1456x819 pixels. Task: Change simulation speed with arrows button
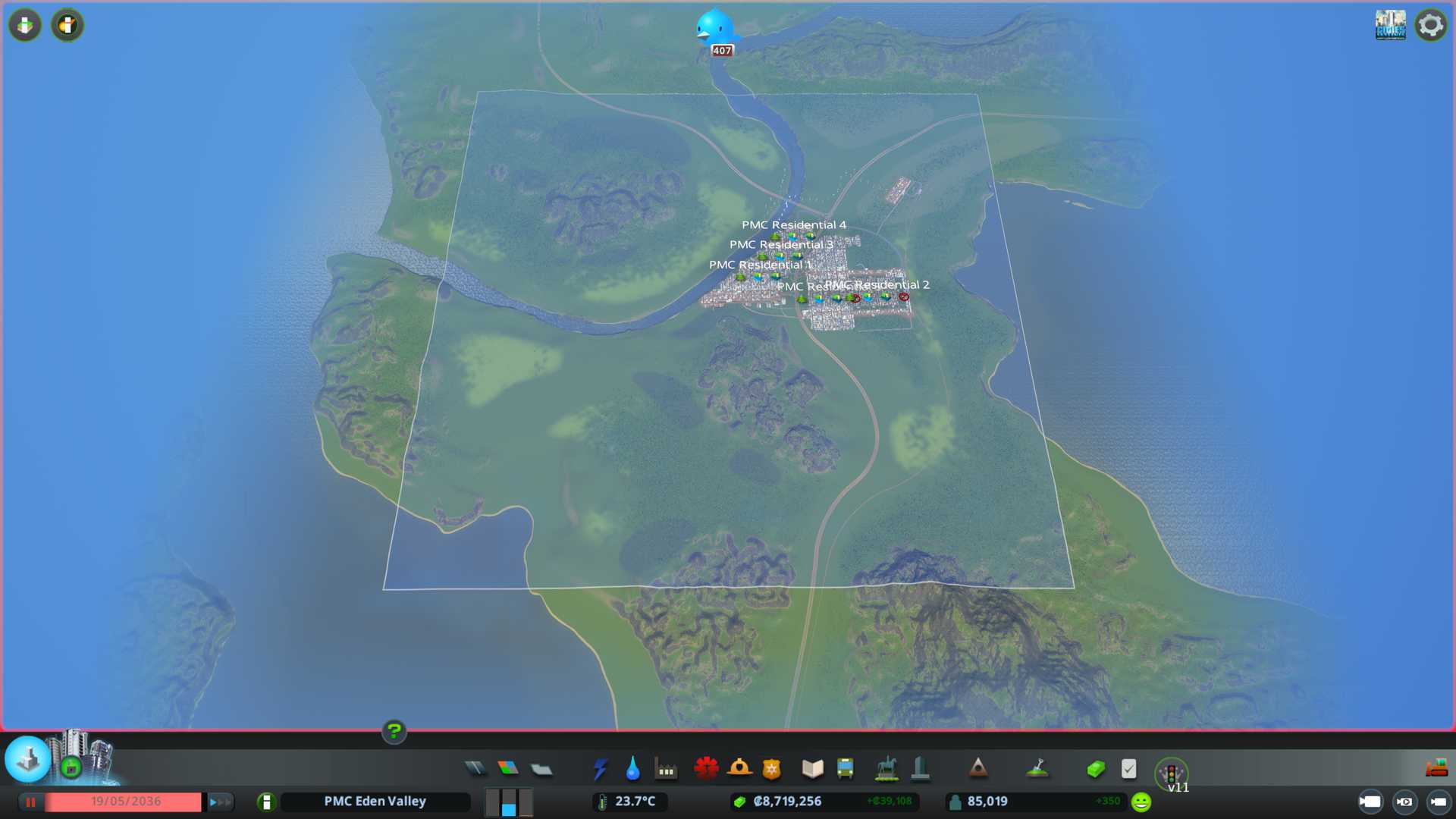(x=220, y=802)
